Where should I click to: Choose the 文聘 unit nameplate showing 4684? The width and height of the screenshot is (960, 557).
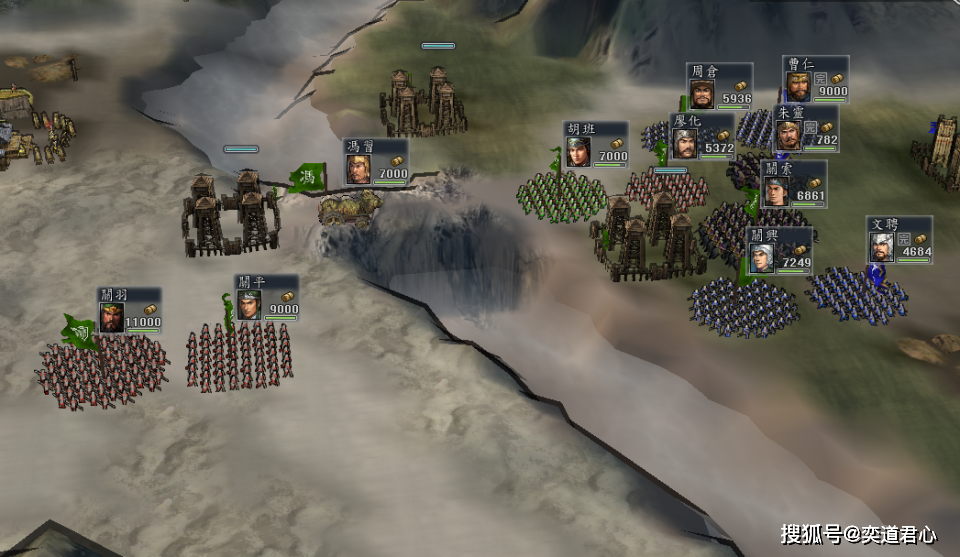pyautogui.click(x=899, y=240)
